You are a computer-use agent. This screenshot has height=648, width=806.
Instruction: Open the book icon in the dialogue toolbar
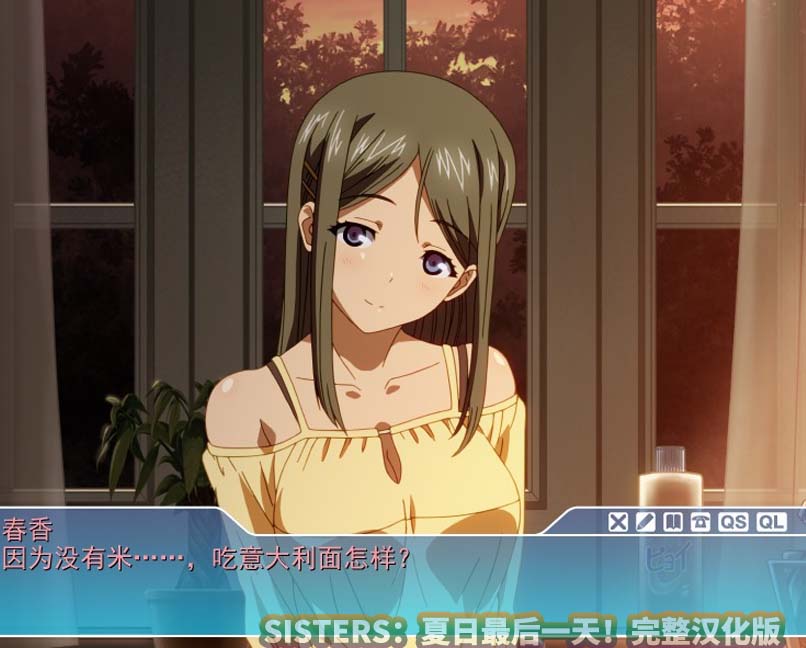[x=673, y=521]
